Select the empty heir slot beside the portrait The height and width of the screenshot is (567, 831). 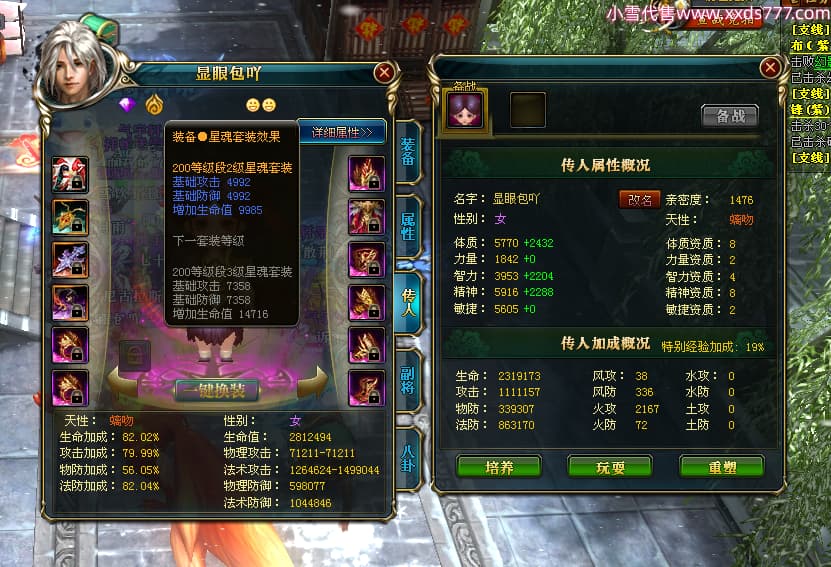[528, 110]
